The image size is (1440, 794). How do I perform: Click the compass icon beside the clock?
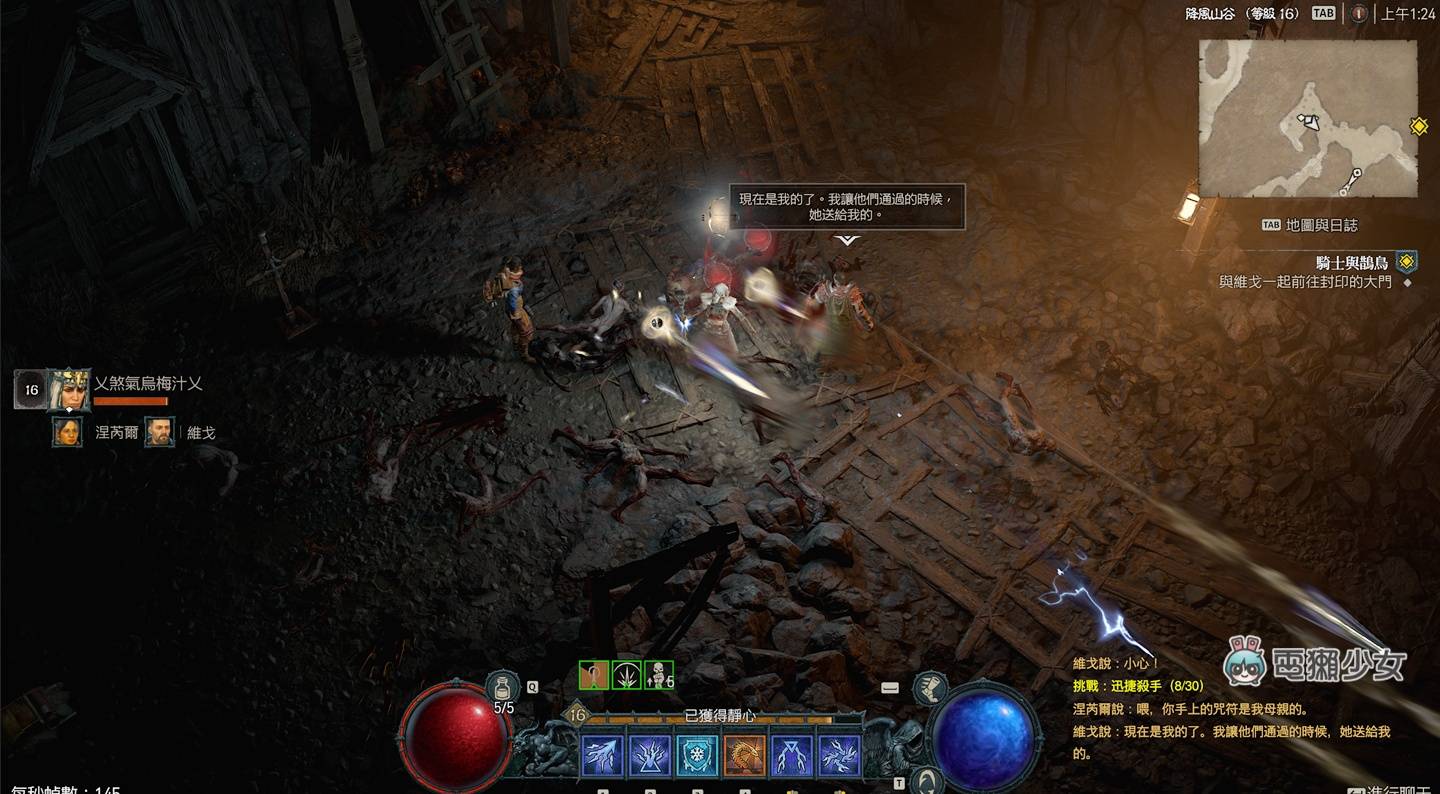point(1358,13)
